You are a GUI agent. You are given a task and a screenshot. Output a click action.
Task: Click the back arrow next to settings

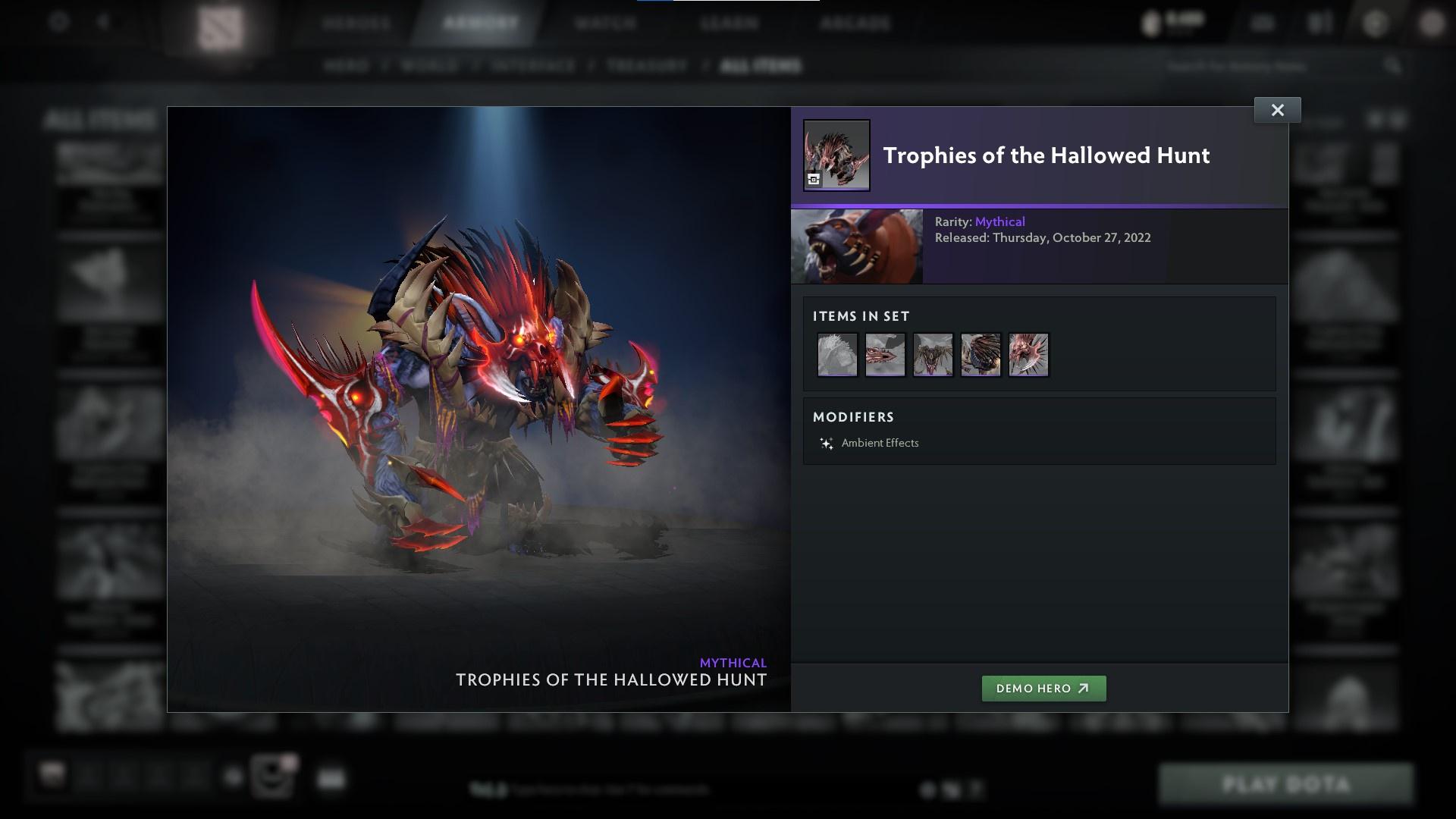pos(103,23)
